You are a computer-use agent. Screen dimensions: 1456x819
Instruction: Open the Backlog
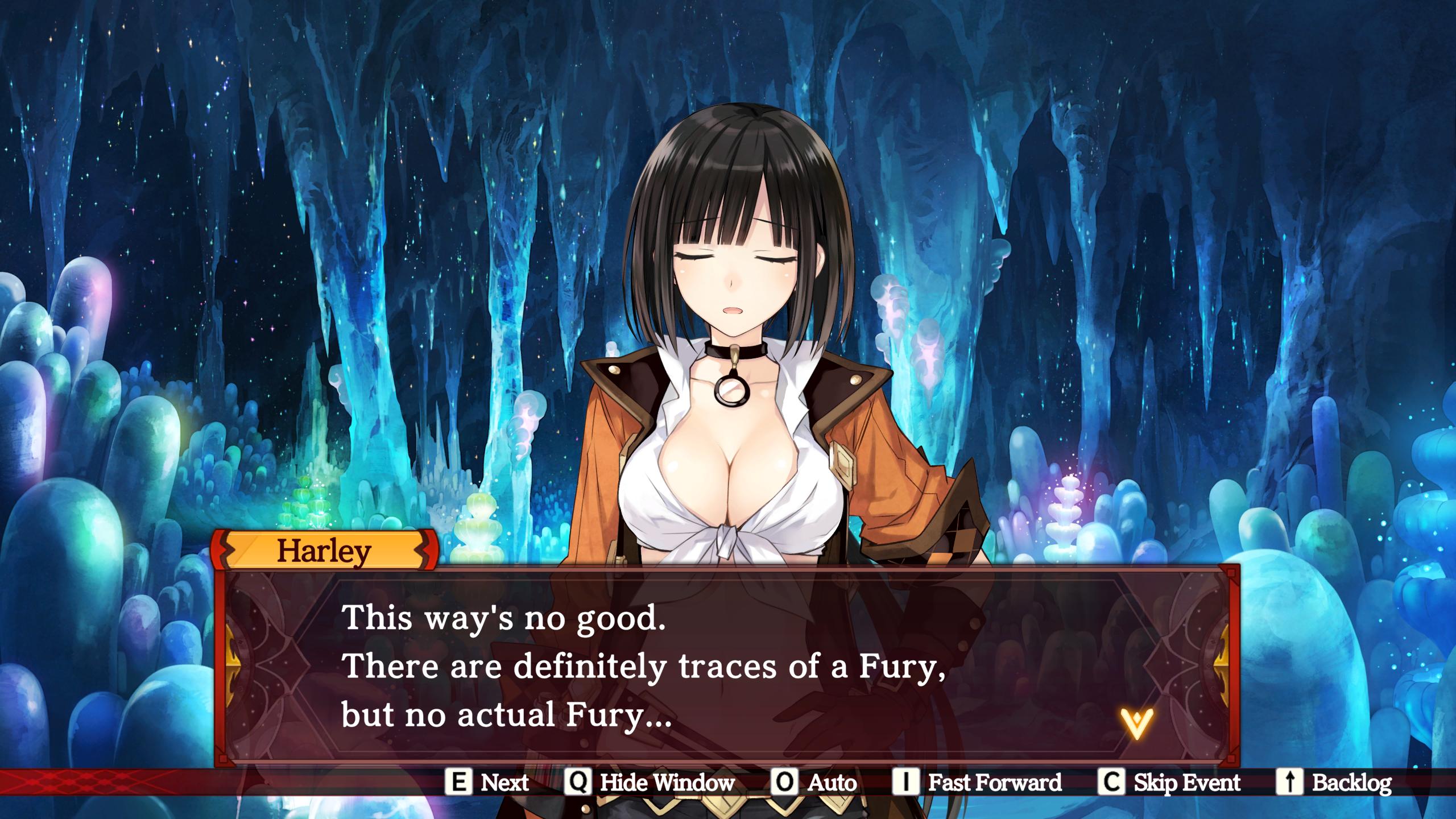1351,783
